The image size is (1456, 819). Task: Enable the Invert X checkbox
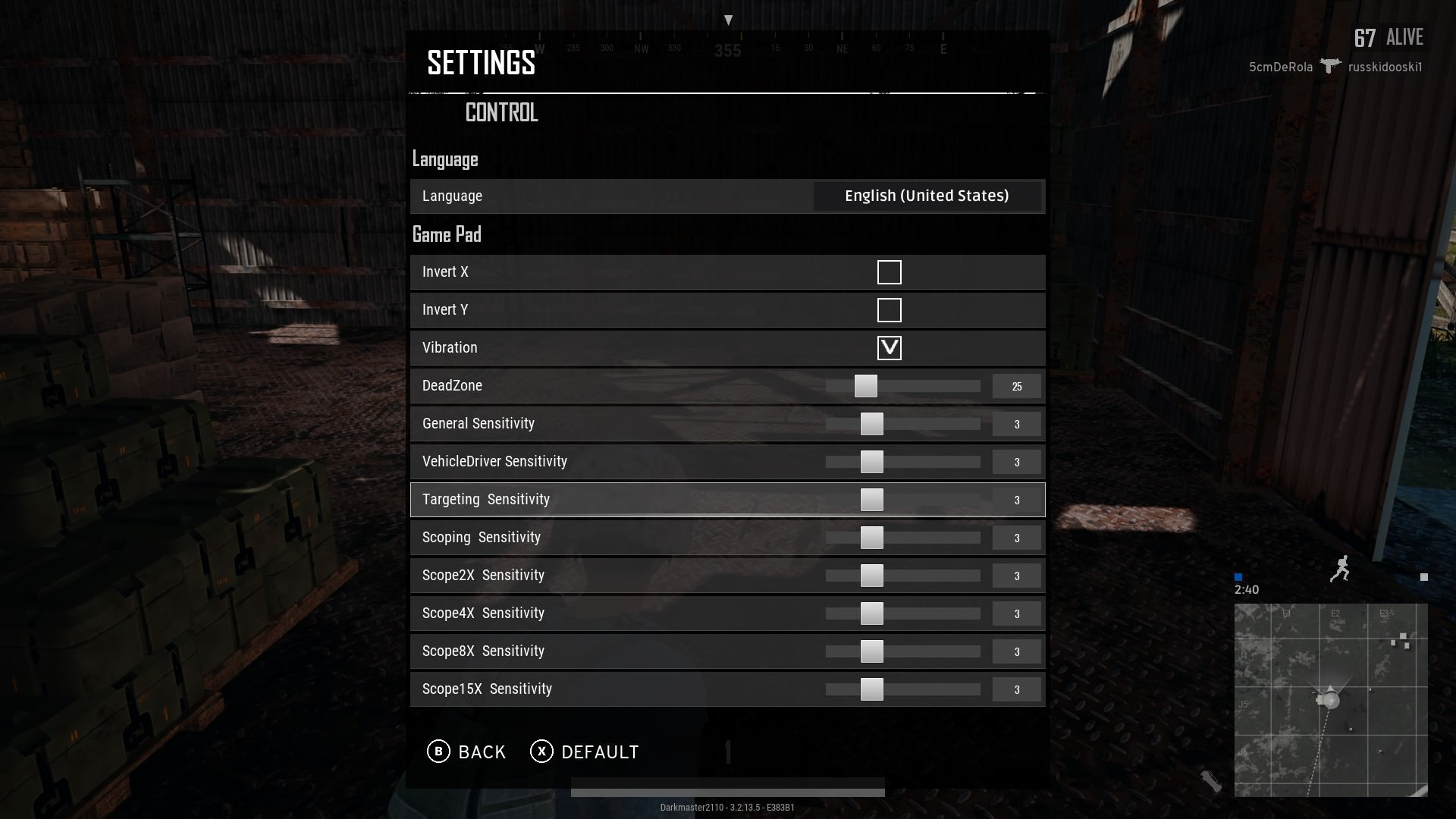point(889,271)
